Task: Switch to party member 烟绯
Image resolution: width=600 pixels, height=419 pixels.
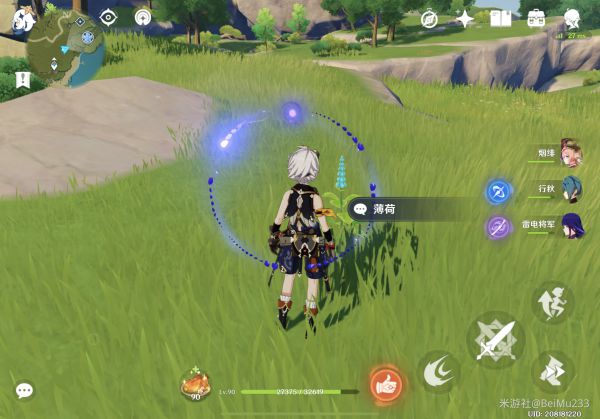Action: point(571,153)
